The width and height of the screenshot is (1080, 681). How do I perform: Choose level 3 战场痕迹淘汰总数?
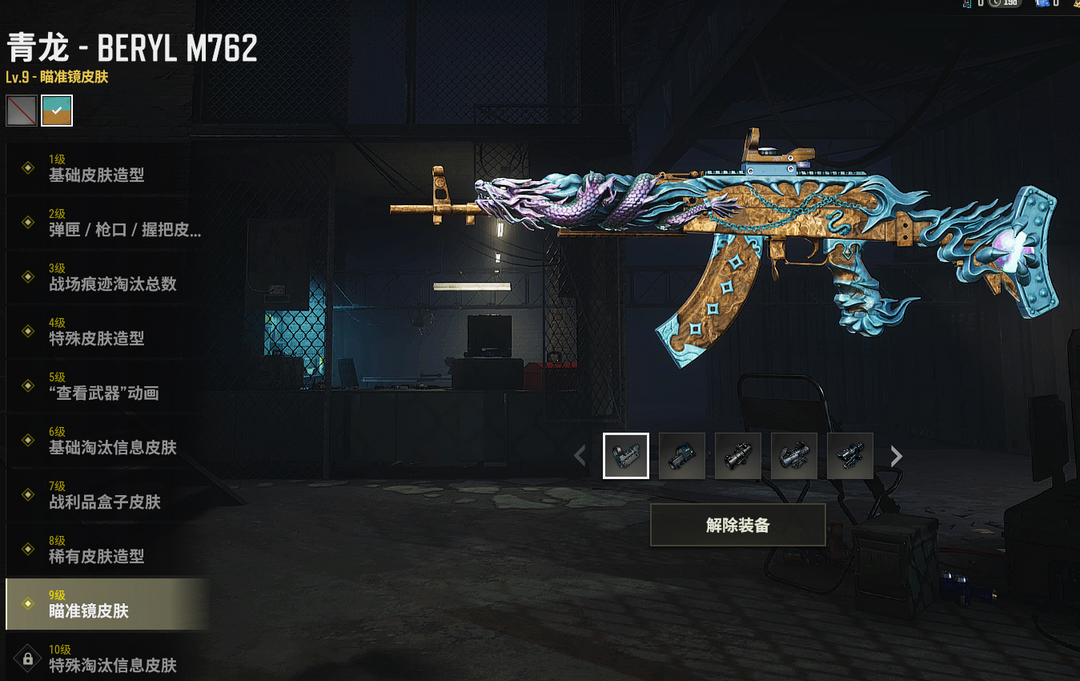click(105, 277)
